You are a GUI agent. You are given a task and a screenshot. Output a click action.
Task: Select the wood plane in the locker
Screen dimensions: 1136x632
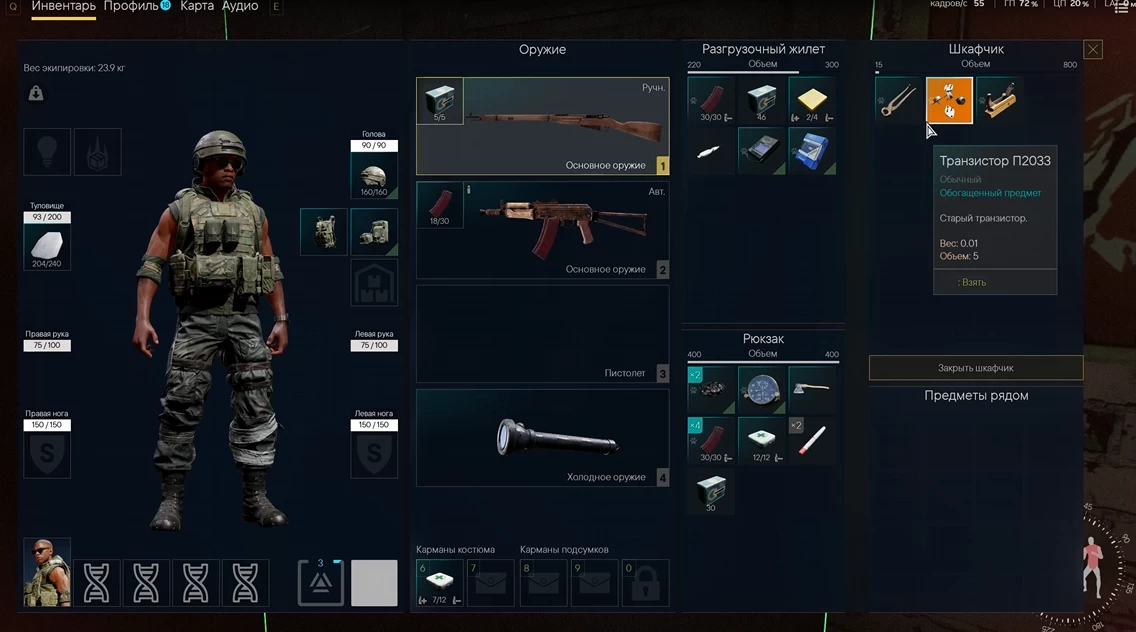coord(999,101)
